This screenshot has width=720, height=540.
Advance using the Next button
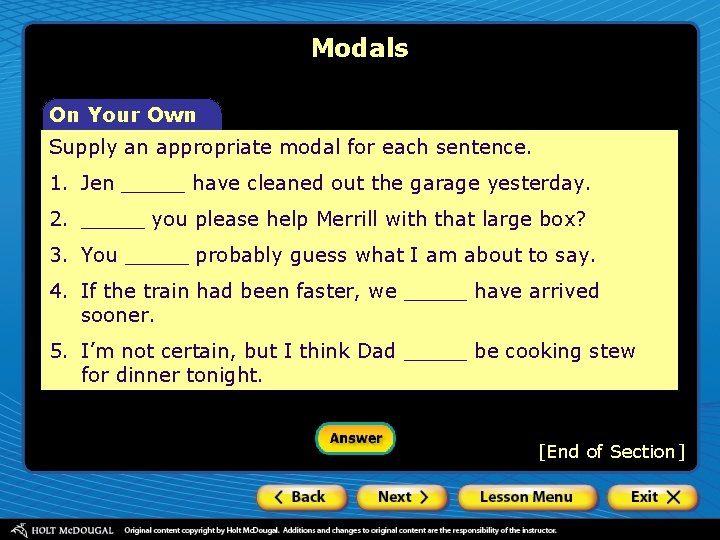(x=403, y=497)
